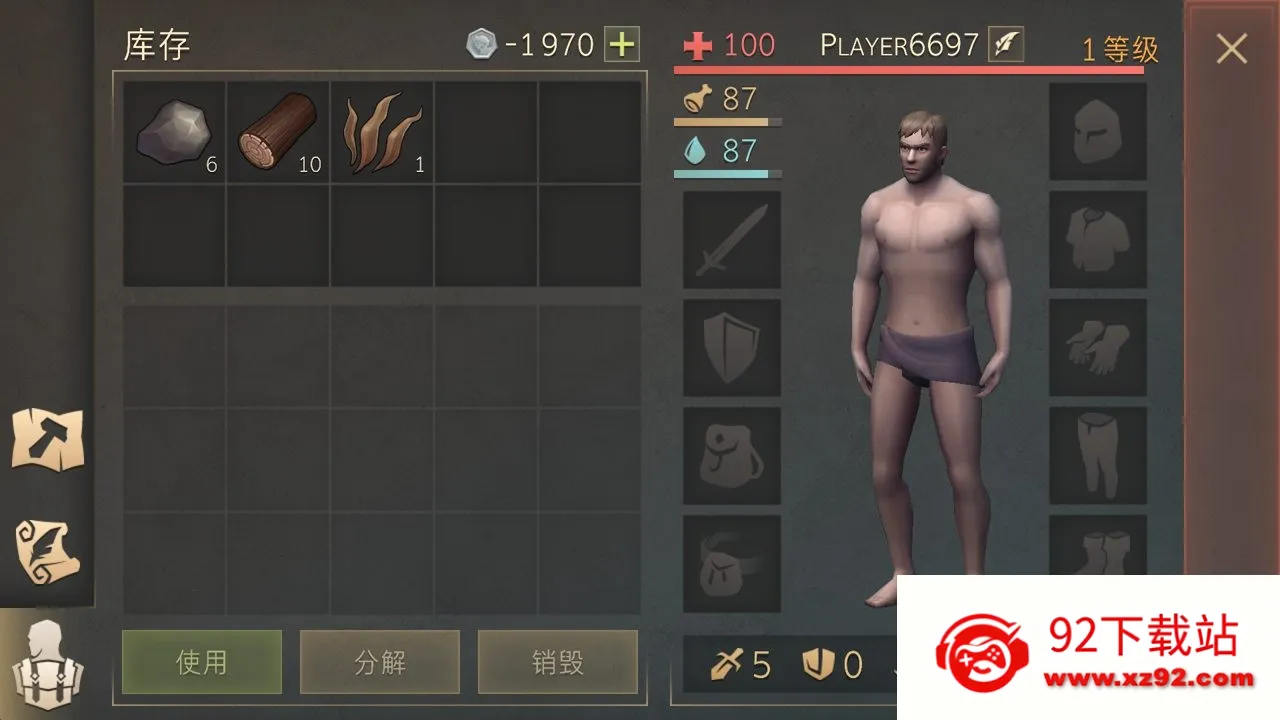Image resolution: width=1280 pixels, height=720 pixels.
Task: Select the sword weapon slot
Action: [729, 240]
